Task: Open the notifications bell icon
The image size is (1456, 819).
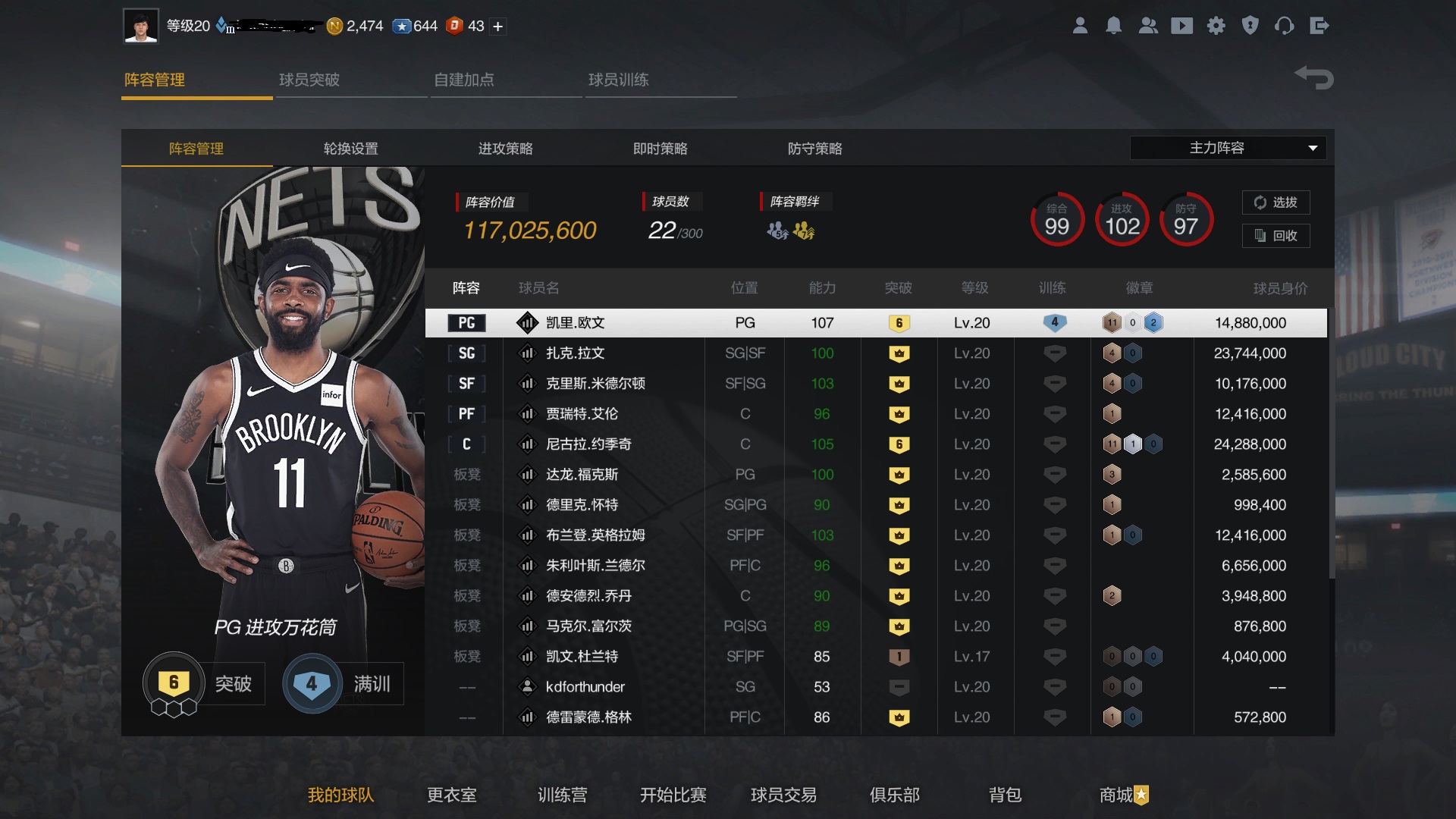Action: pyautogui.click(x=1114, y=25)
